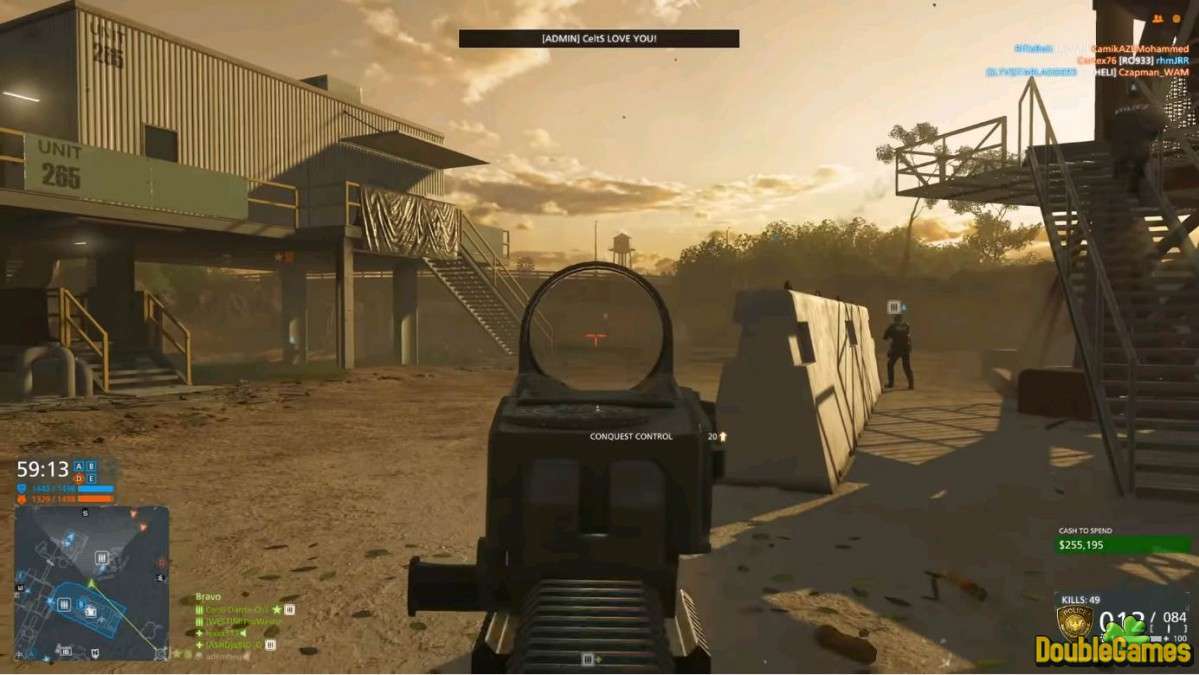
Task: Click the ammo crate marker above teammate
Action: pyautogui.click(x=895, y=307)
